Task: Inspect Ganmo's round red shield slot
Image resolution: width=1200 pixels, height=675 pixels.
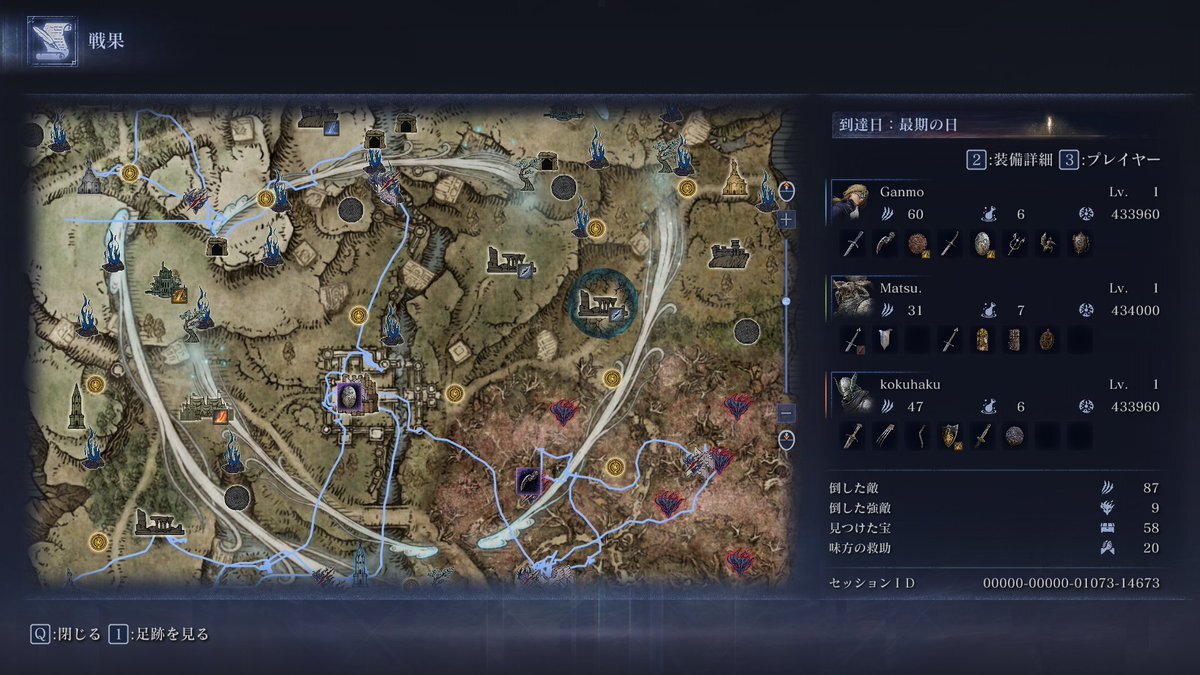Action: click(x=918, y=243)
